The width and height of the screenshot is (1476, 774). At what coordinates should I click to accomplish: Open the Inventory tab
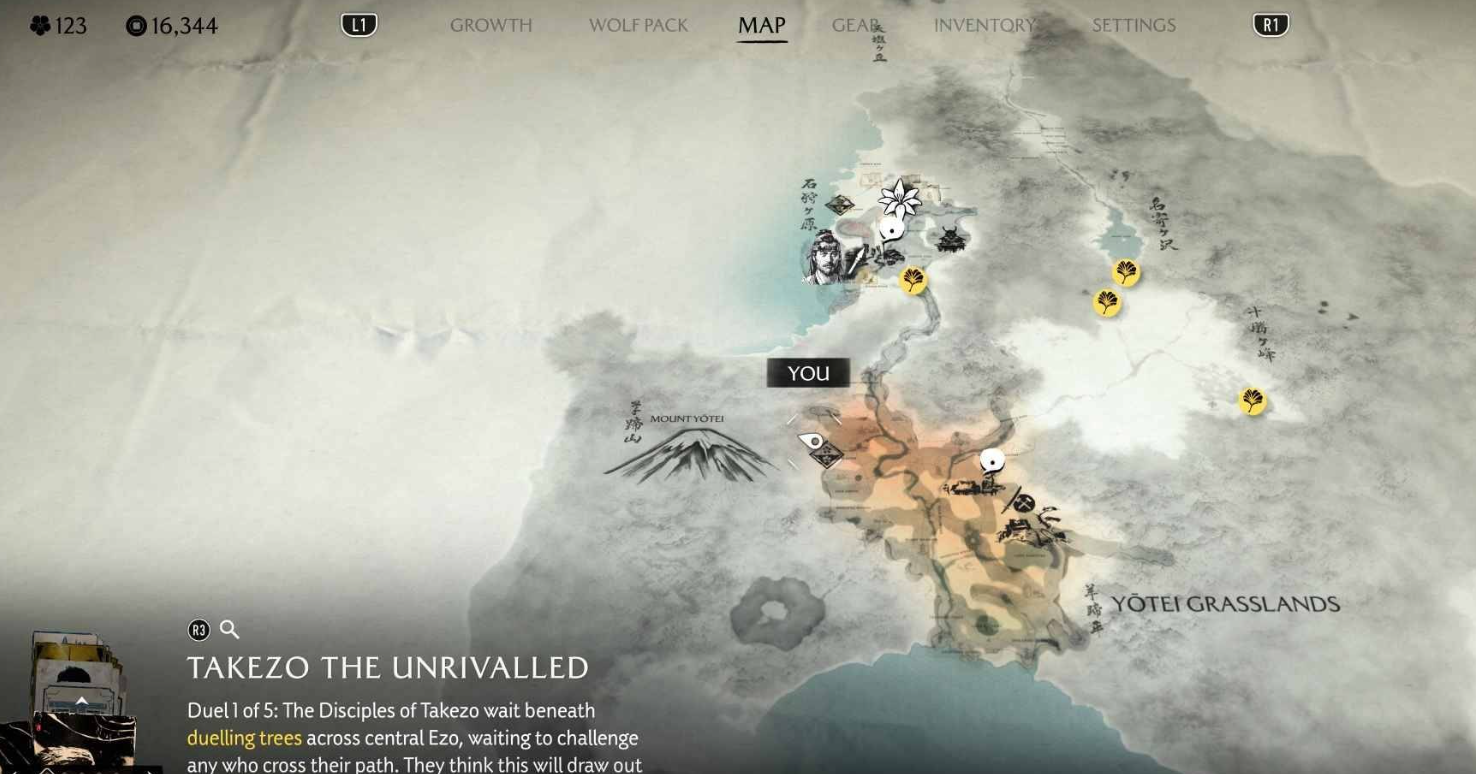pyautogui.click(x=984, y=25)
